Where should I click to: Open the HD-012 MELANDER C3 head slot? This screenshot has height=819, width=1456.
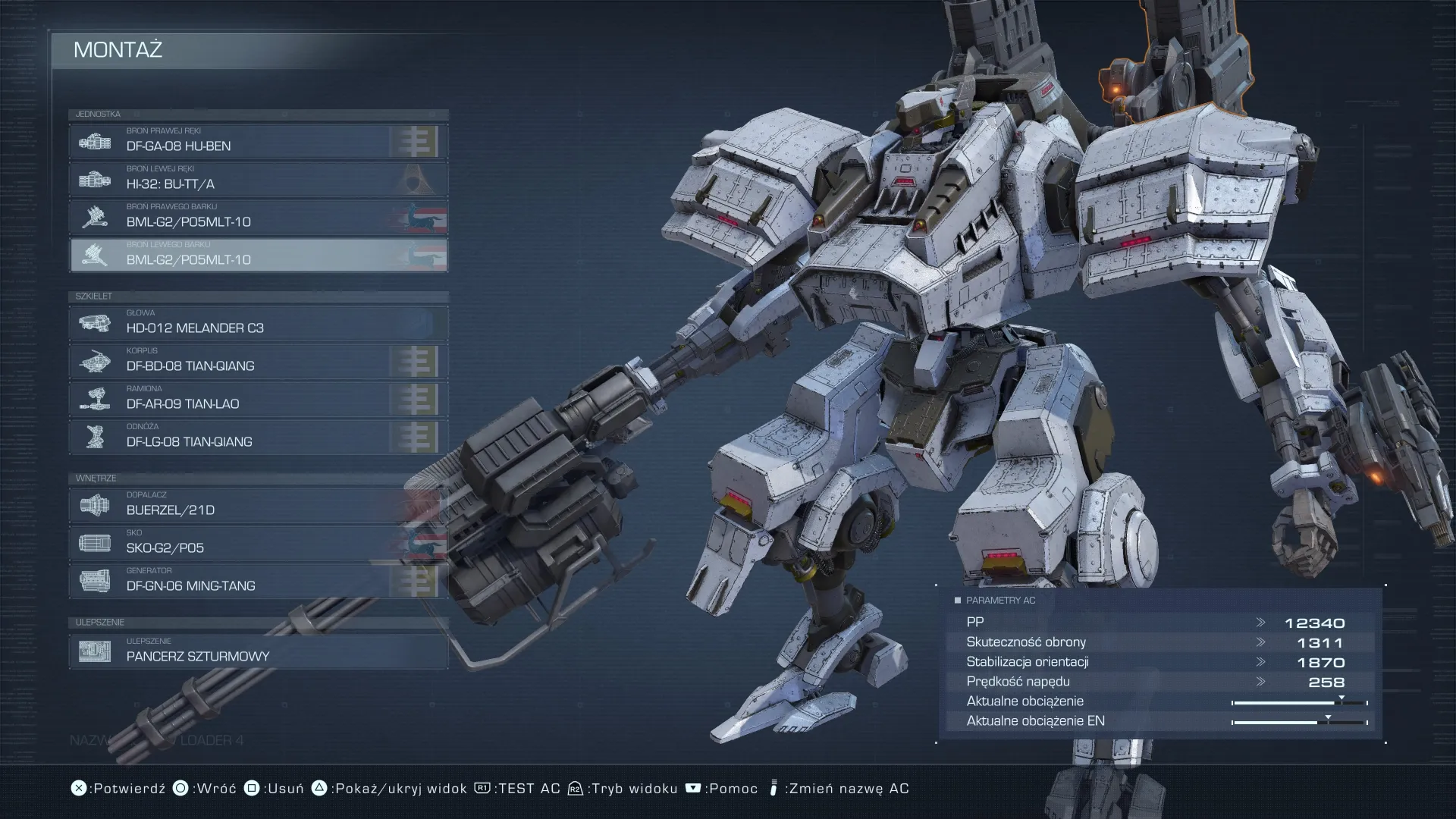click(258, 324)
